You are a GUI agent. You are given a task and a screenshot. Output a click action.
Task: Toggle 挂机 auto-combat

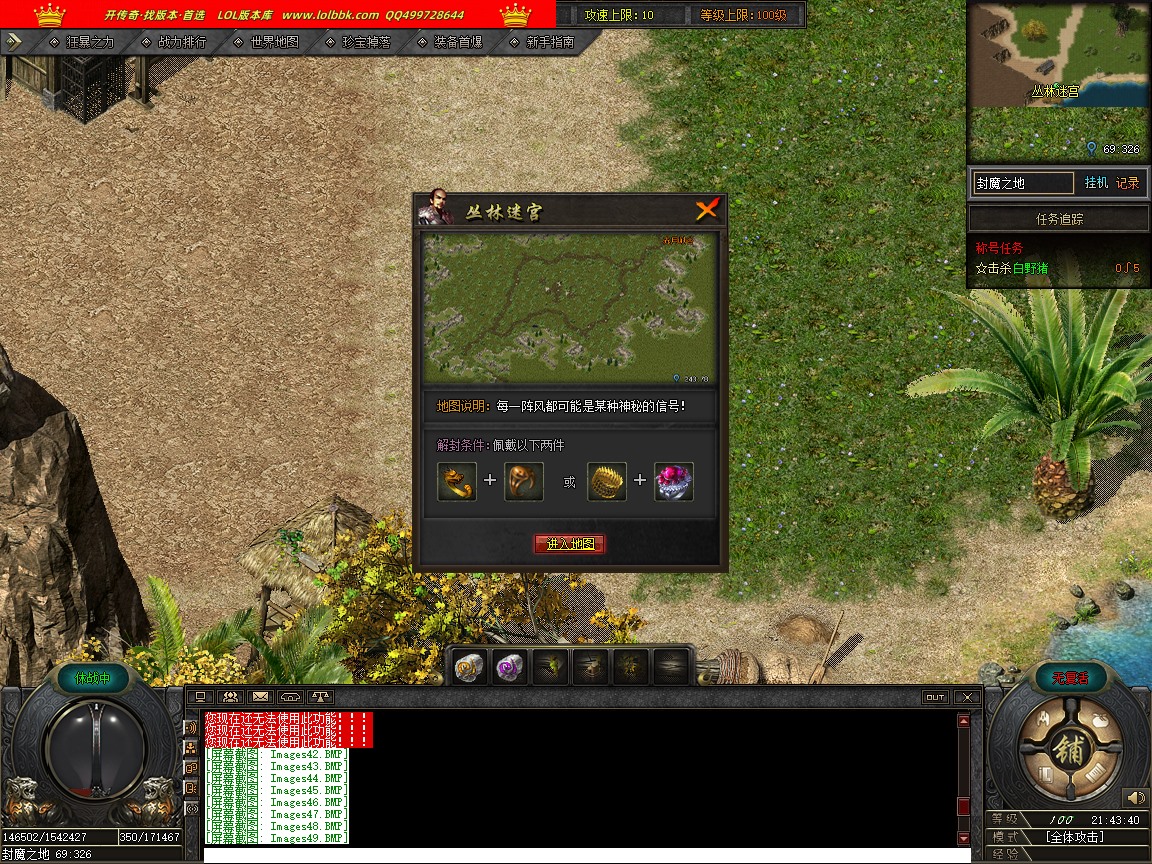pos(1096,183)
